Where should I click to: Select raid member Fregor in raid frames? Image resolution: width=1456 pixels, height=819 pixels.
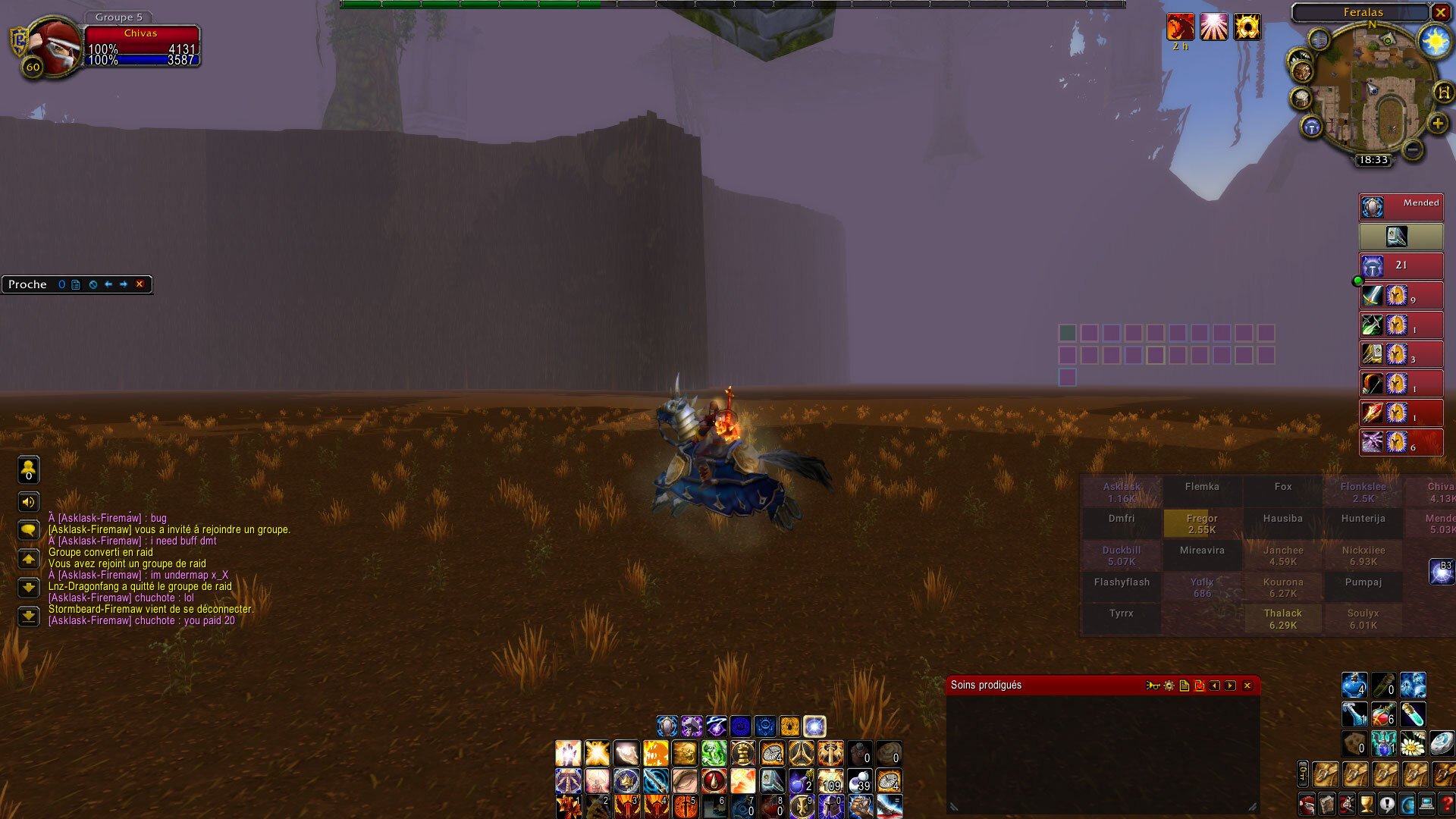(x=1202, y=523)
